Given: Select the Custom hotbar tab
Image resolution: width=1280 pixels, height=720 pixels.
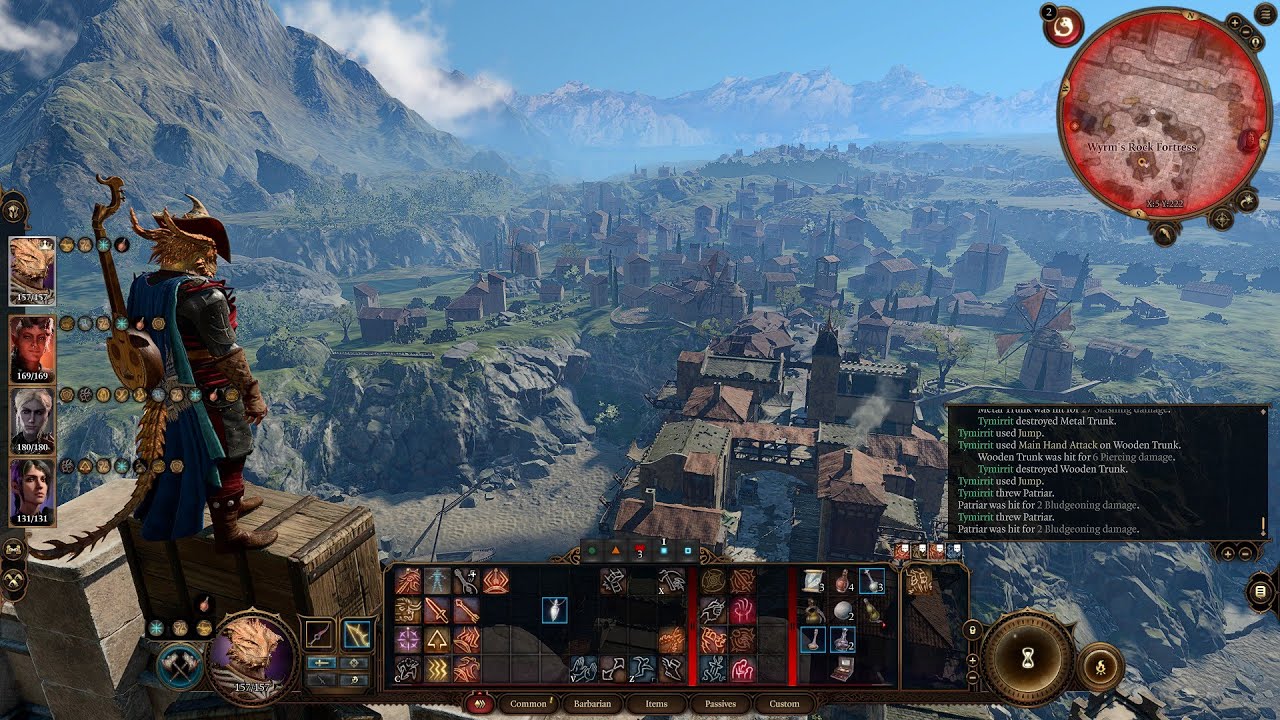Looking at the screenshot, I should (x=784, y=704).
